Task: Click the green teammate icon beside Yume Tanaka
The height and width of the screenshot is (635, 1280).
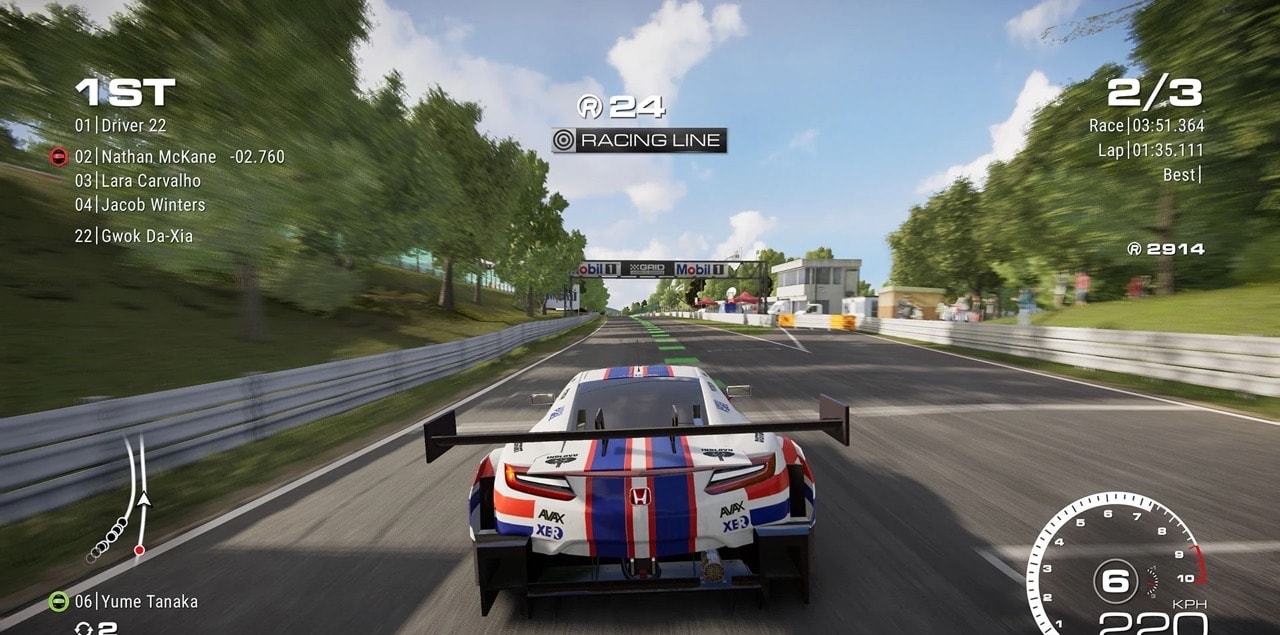Action: point(59,602)
